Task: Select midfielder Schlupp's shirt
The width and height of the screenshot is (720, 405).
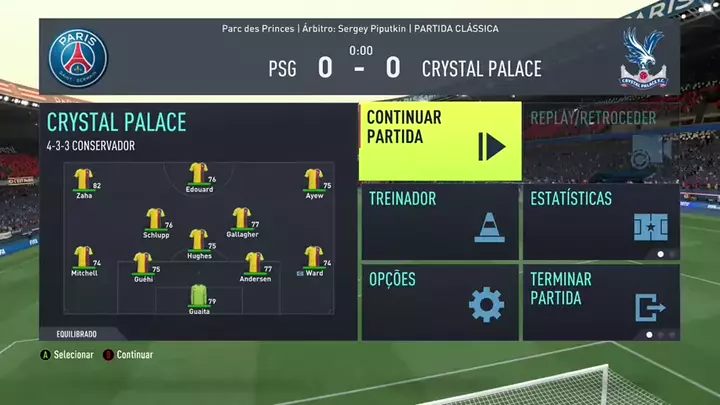Action: [x=155, y=220]
